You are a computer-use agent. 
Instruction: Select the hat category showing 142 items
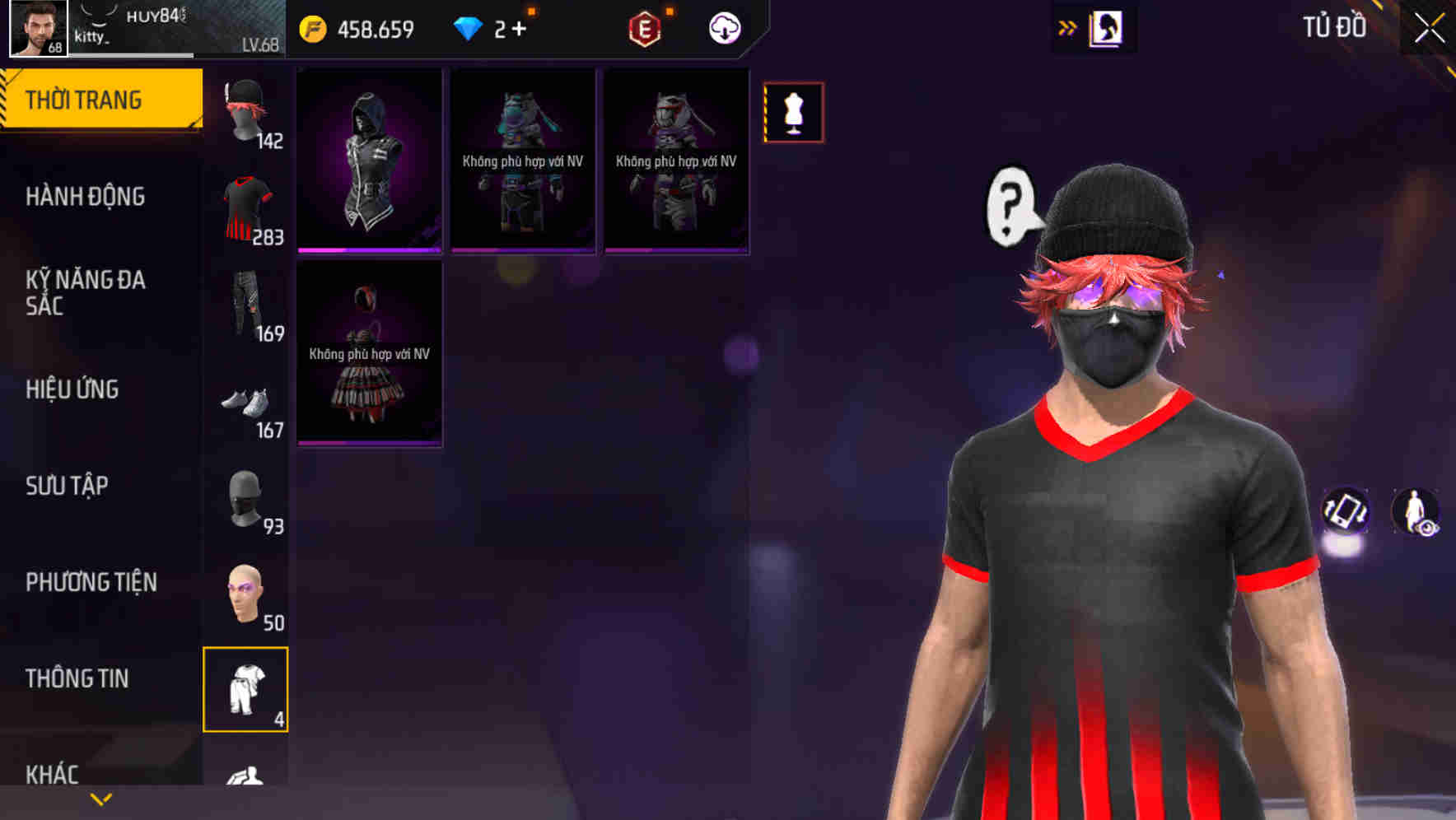click(x=246, y=111)
